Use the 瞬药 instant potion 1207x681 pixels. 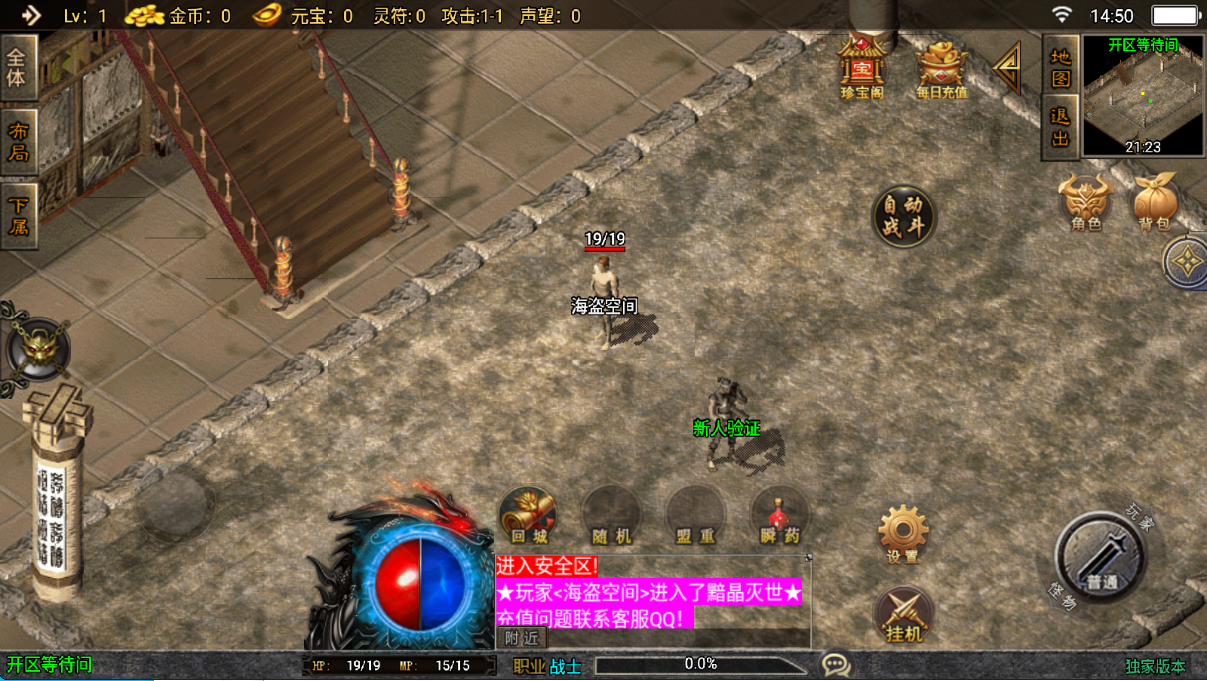click(x=779, y=516)
